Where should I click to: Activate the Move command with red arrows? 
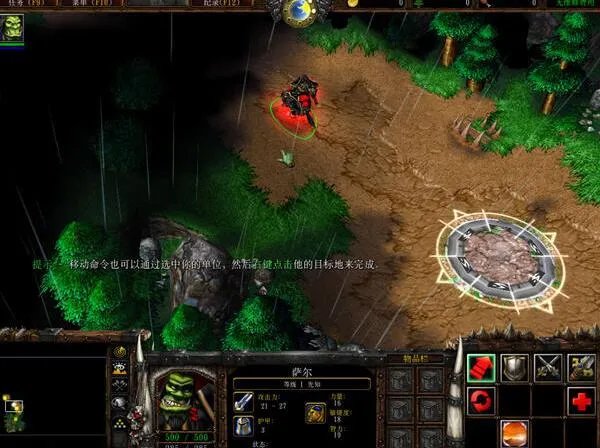[x=481, y=367]
